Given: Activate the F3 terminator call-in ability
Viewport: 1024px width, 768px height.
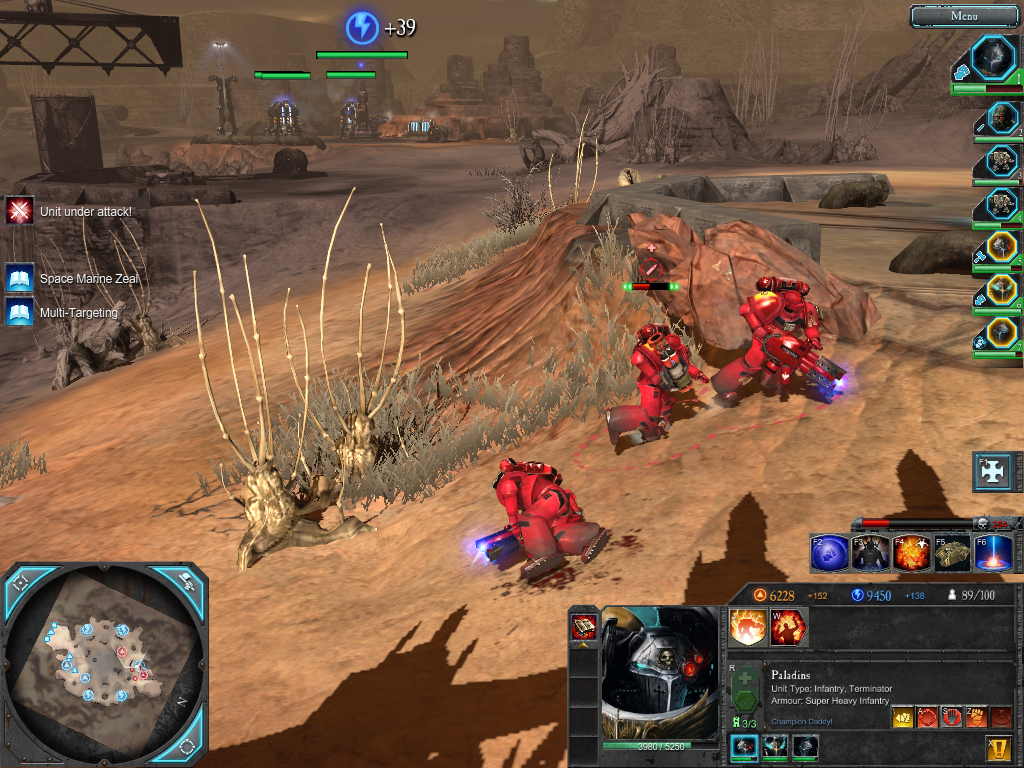Looking at the screenshot, I should 870,553.
